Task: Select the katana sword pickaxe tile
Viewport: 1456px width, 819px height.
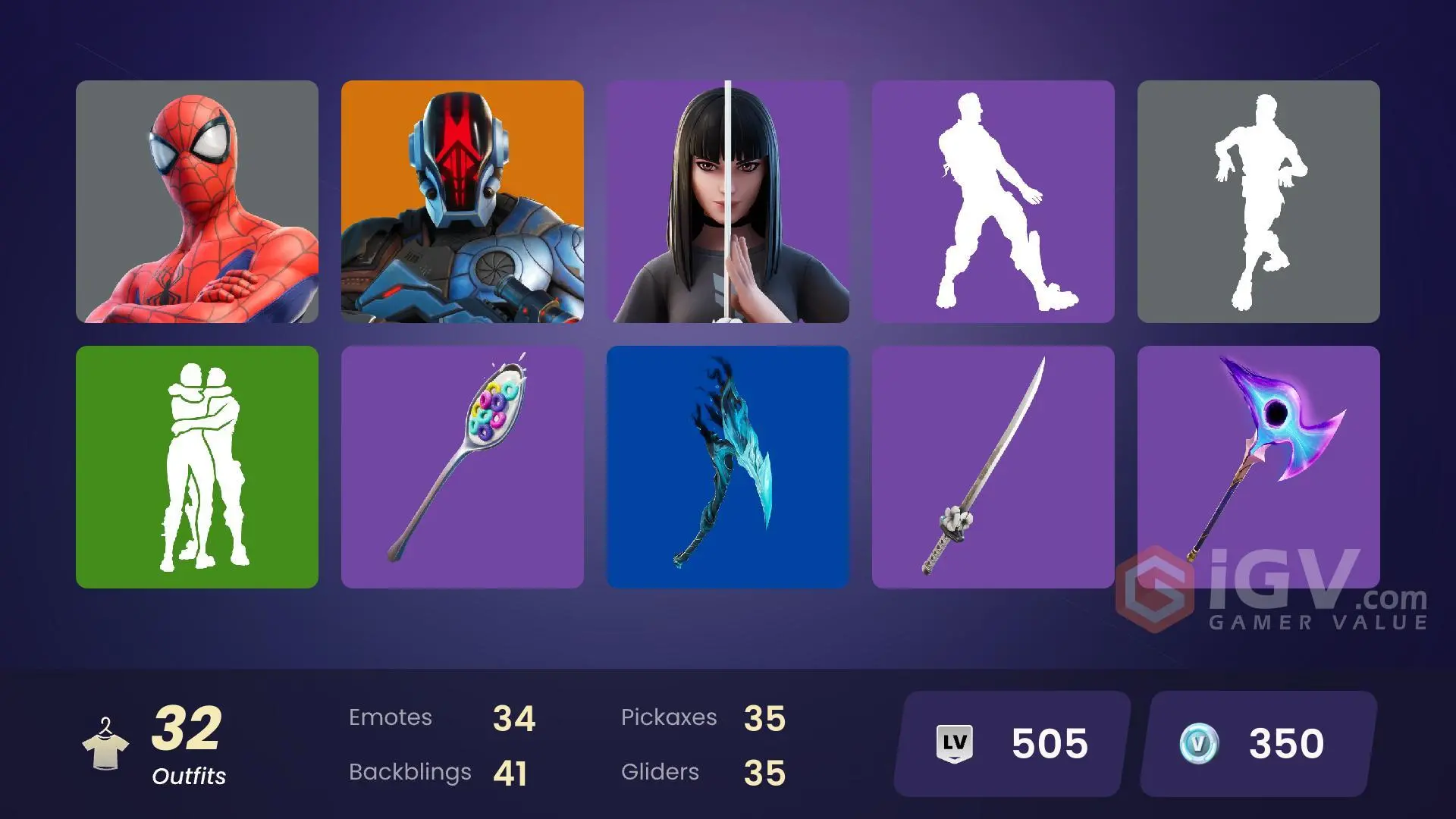Action: click(x=993, y=466)
